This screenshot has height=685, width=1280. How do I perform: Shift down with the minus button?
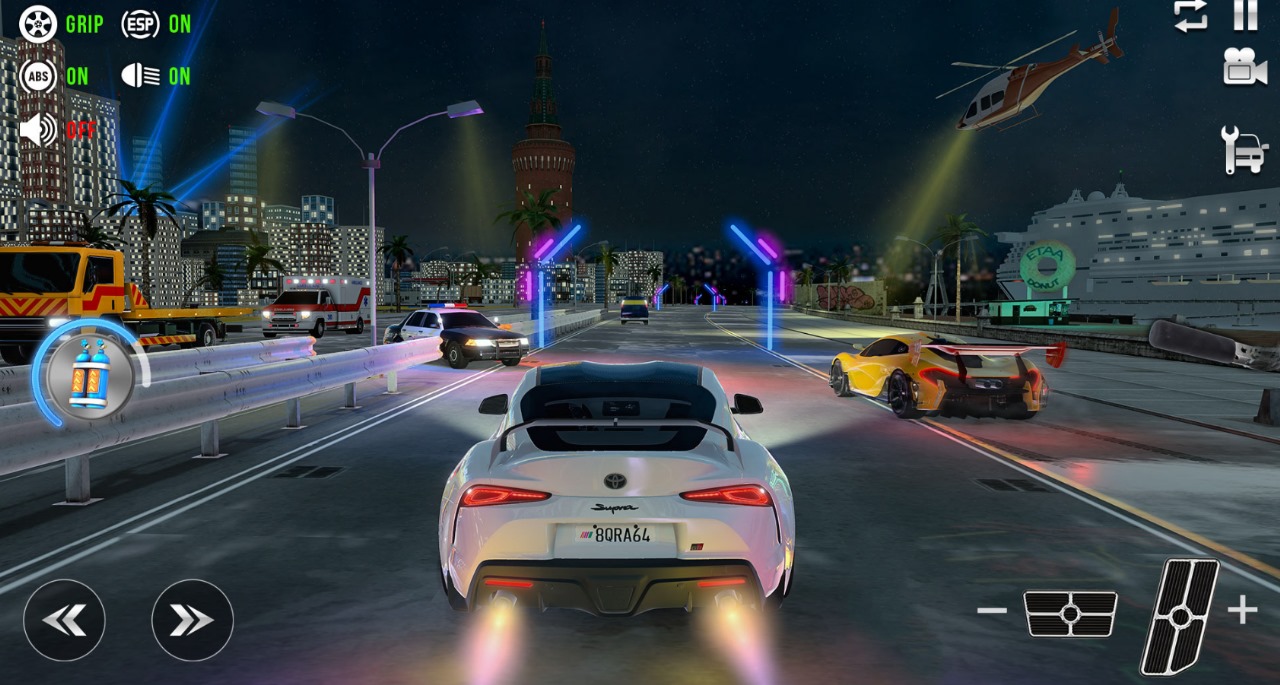point(992,610)
